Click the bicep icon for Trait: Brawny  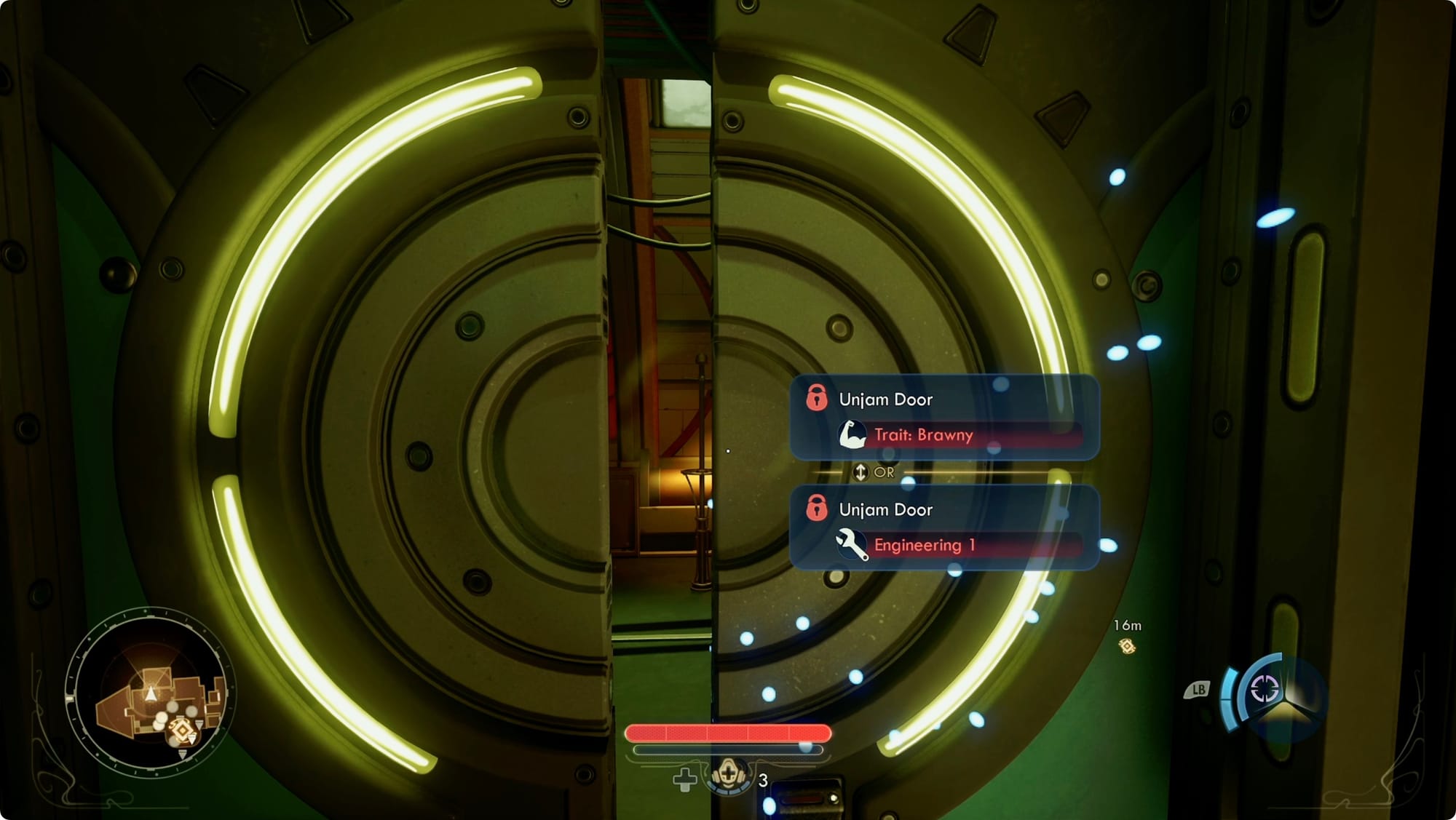point(850,434)
